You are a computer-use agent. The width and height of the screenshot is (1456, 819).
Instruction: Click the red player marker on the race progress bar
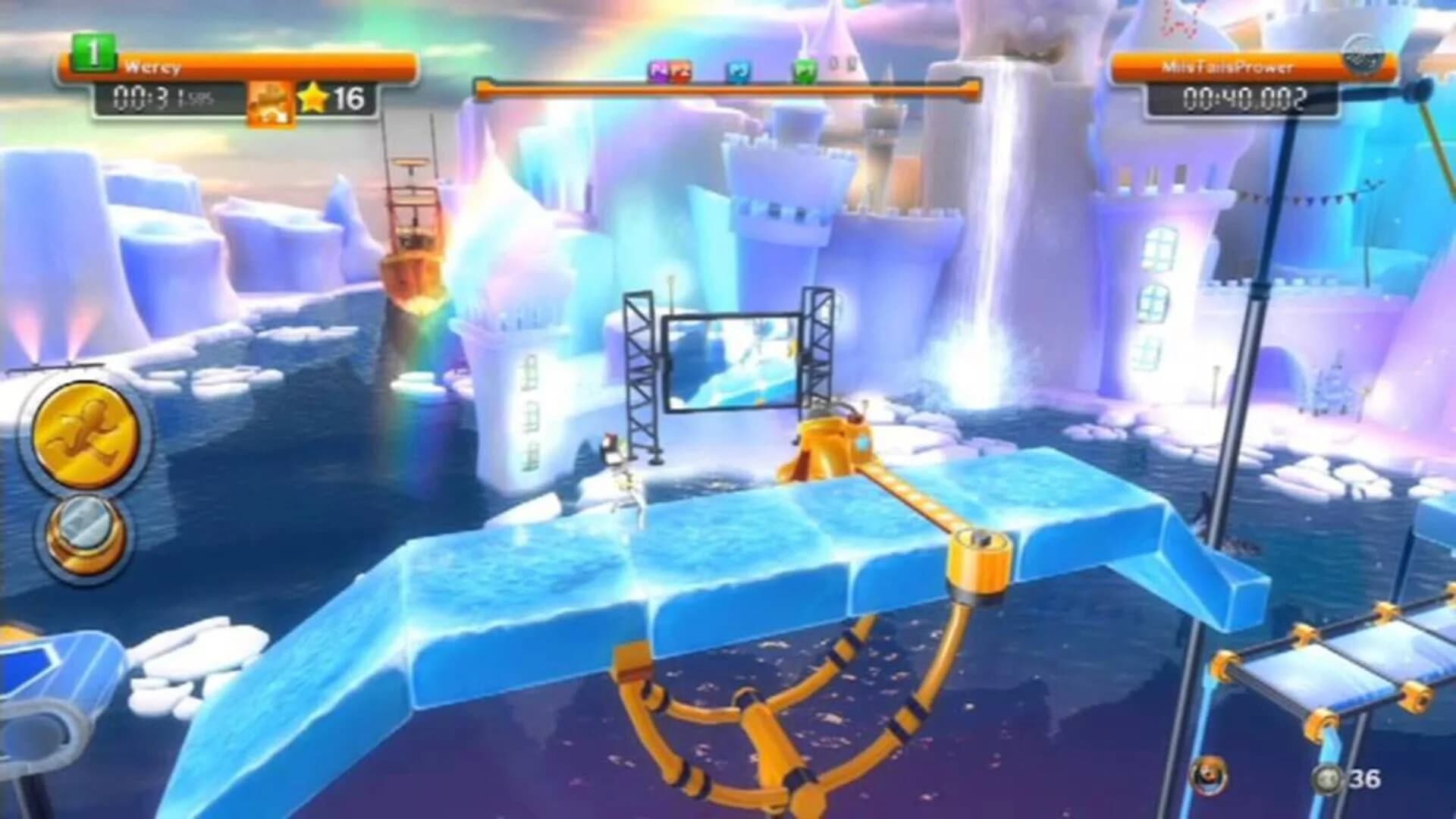[x=681, y=71]
